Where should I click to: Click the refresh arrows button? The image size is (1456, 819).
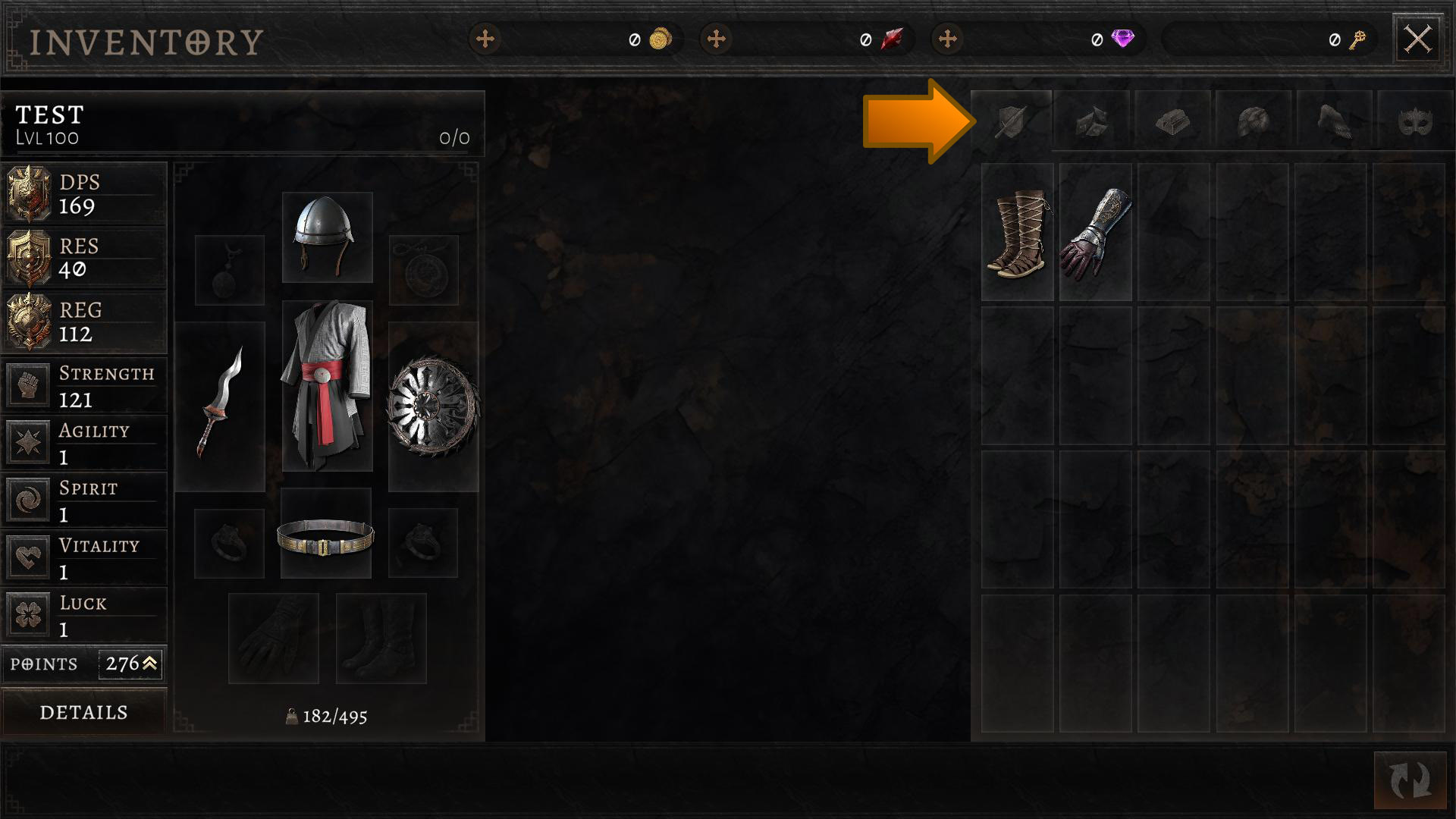click(1410, 780)
